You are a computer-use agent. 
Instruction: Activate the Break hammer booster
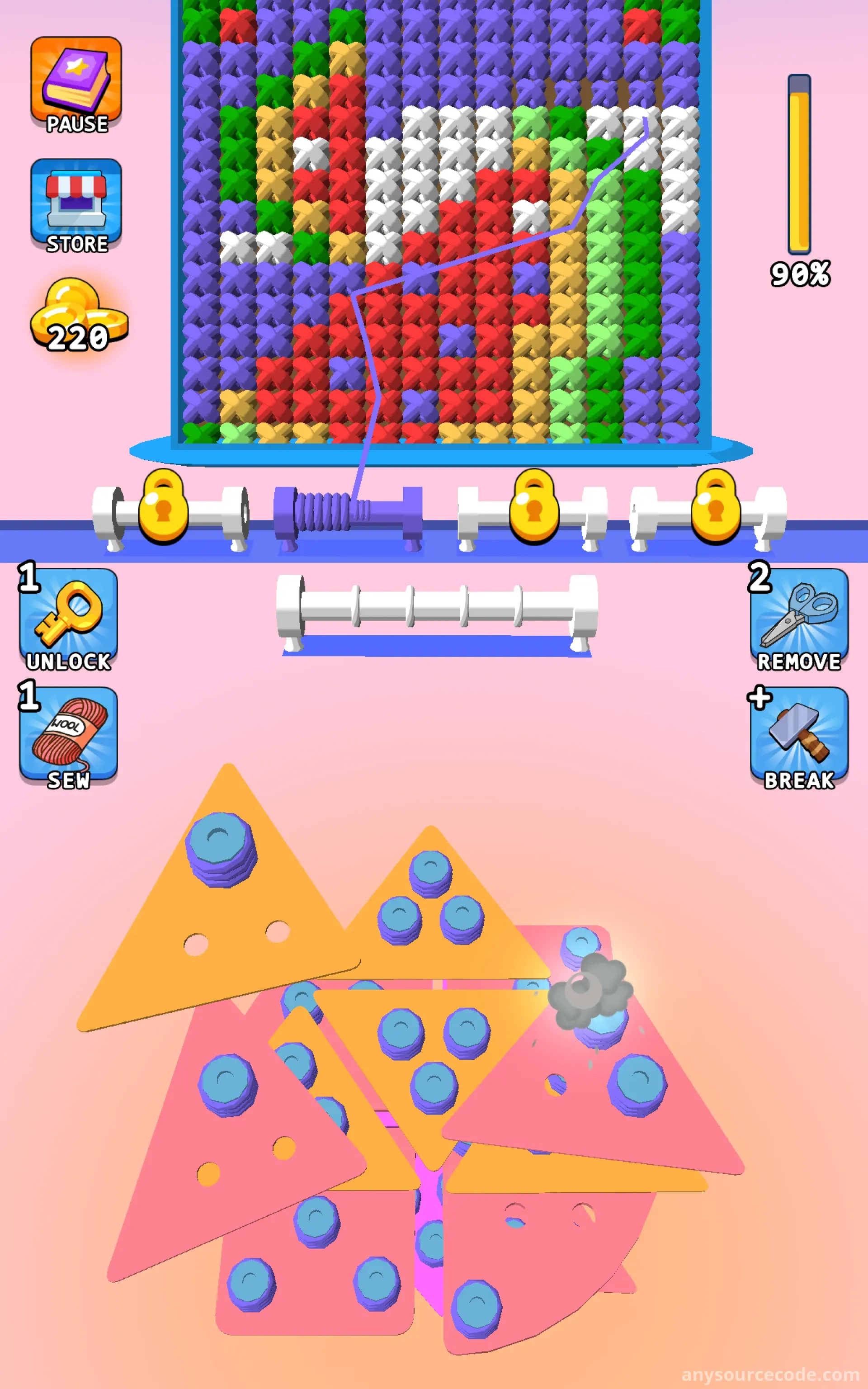[798, 737]
